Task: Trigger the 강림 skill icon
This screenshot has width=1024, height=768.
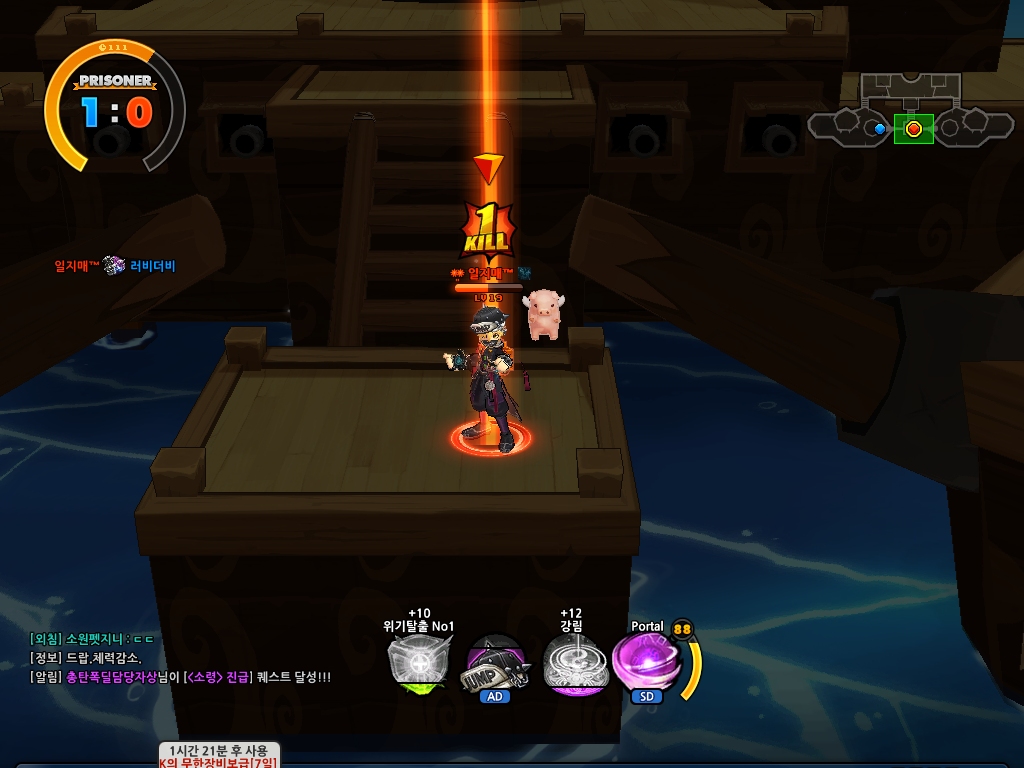Action: [571, 662]
